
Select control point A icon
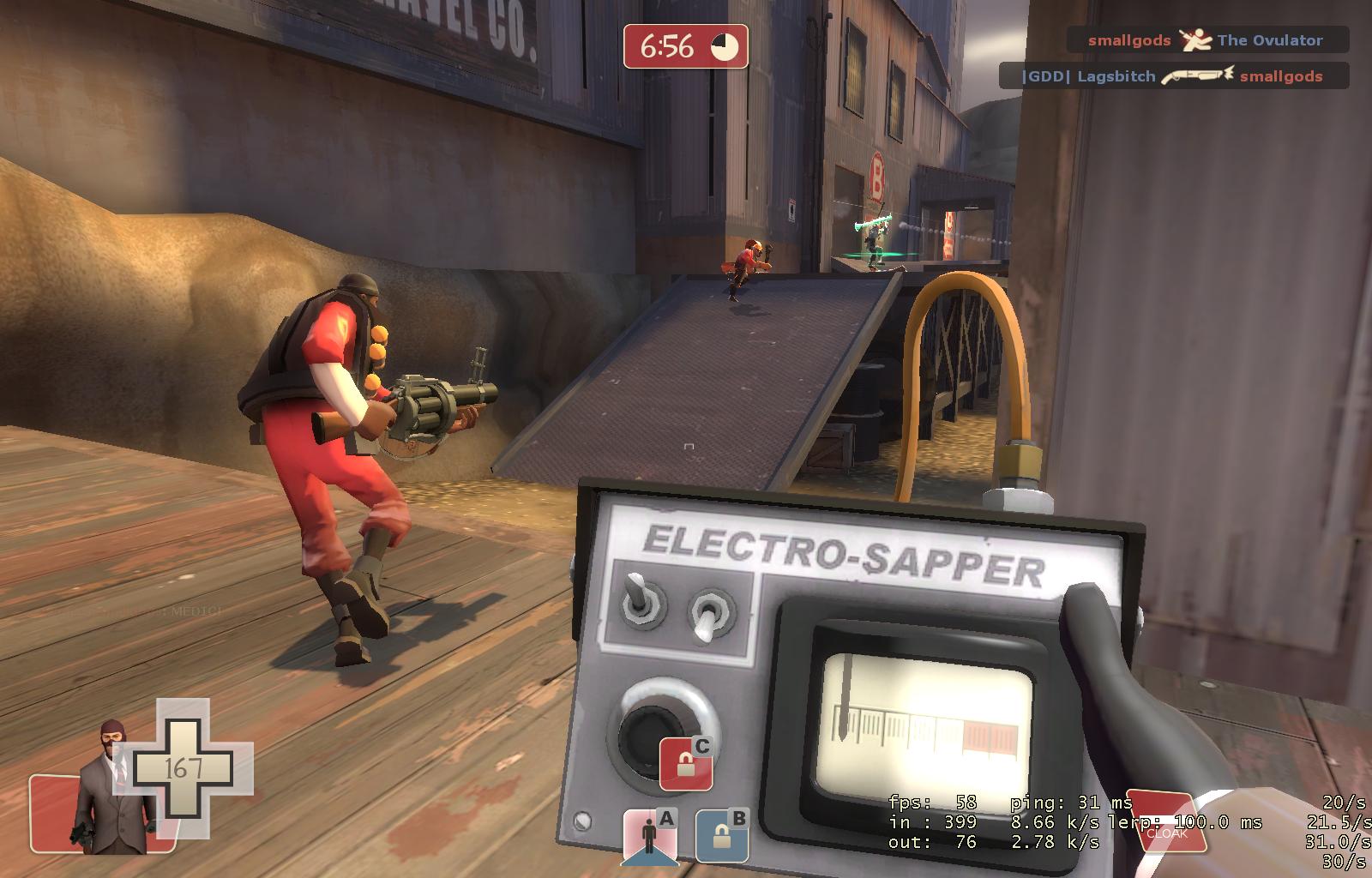pyautogui.click(x=649, y=835)
